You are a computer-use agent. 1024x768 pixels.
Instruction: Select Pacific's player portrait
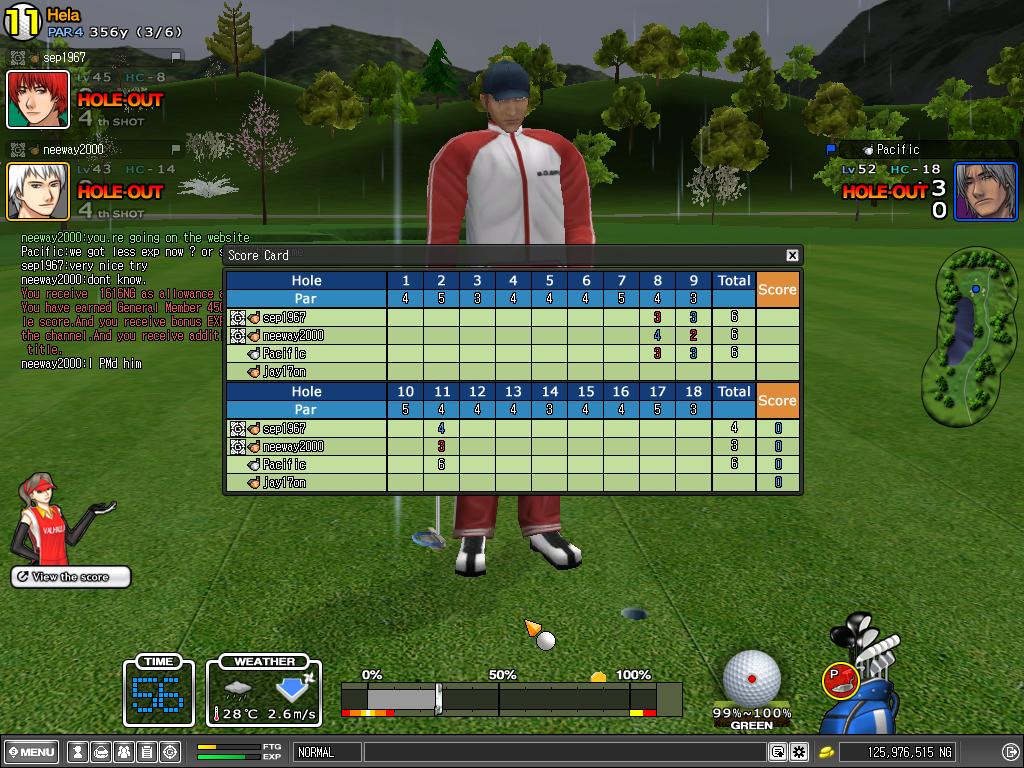click(985, 191)
